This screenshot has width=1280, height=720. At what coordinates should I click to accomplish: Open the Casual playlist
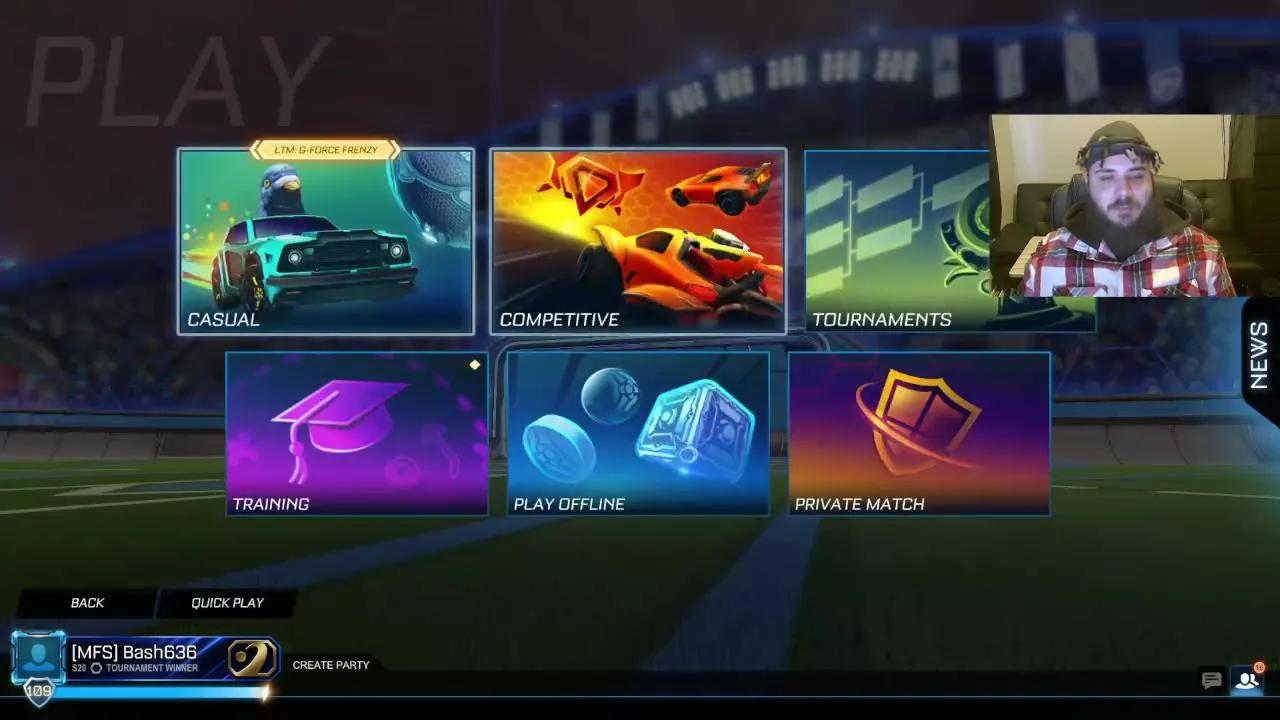pos(325,240)
